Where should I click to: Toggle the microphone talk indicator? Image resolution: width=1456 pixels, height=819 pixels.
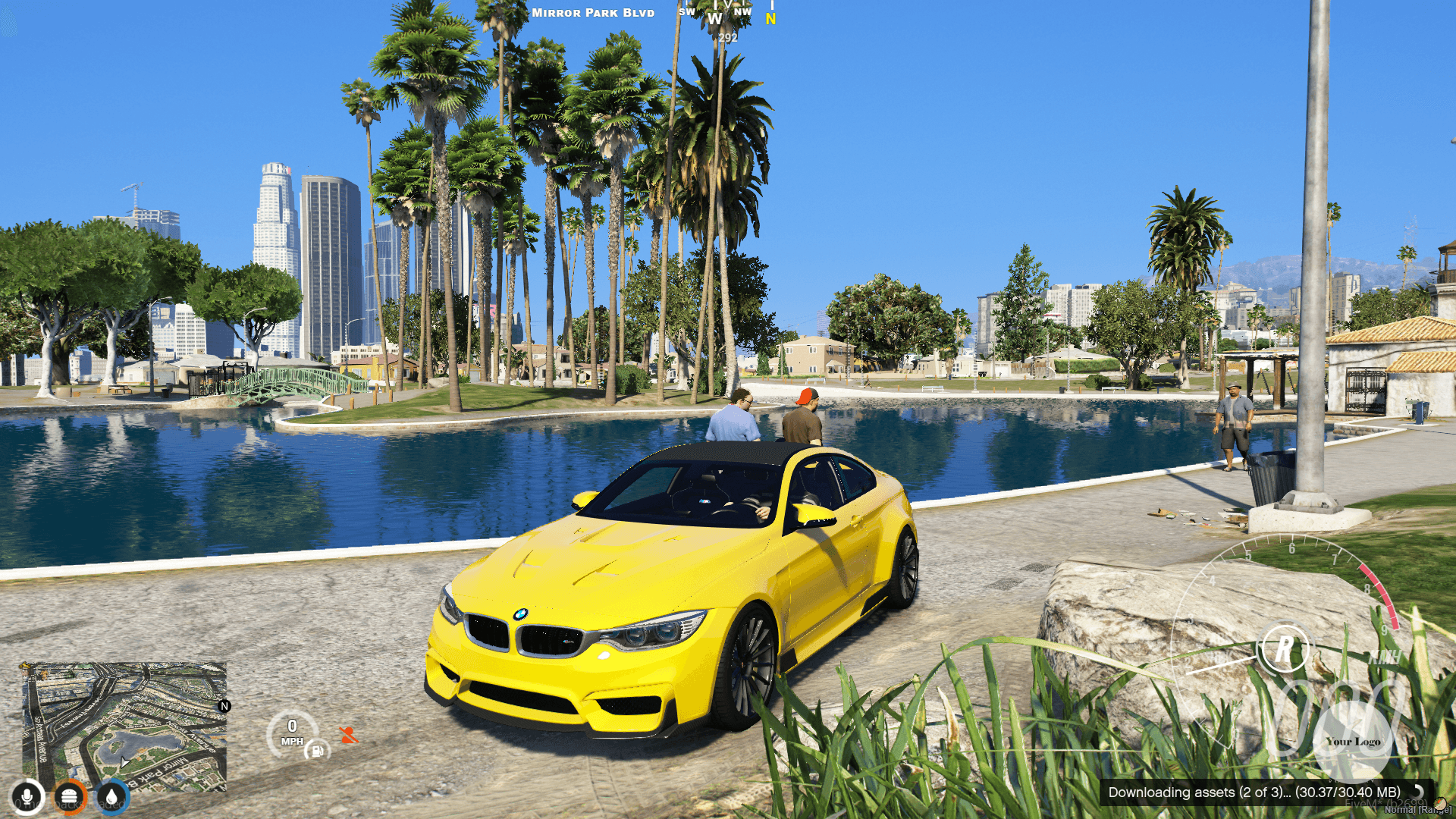click(27, 795)
